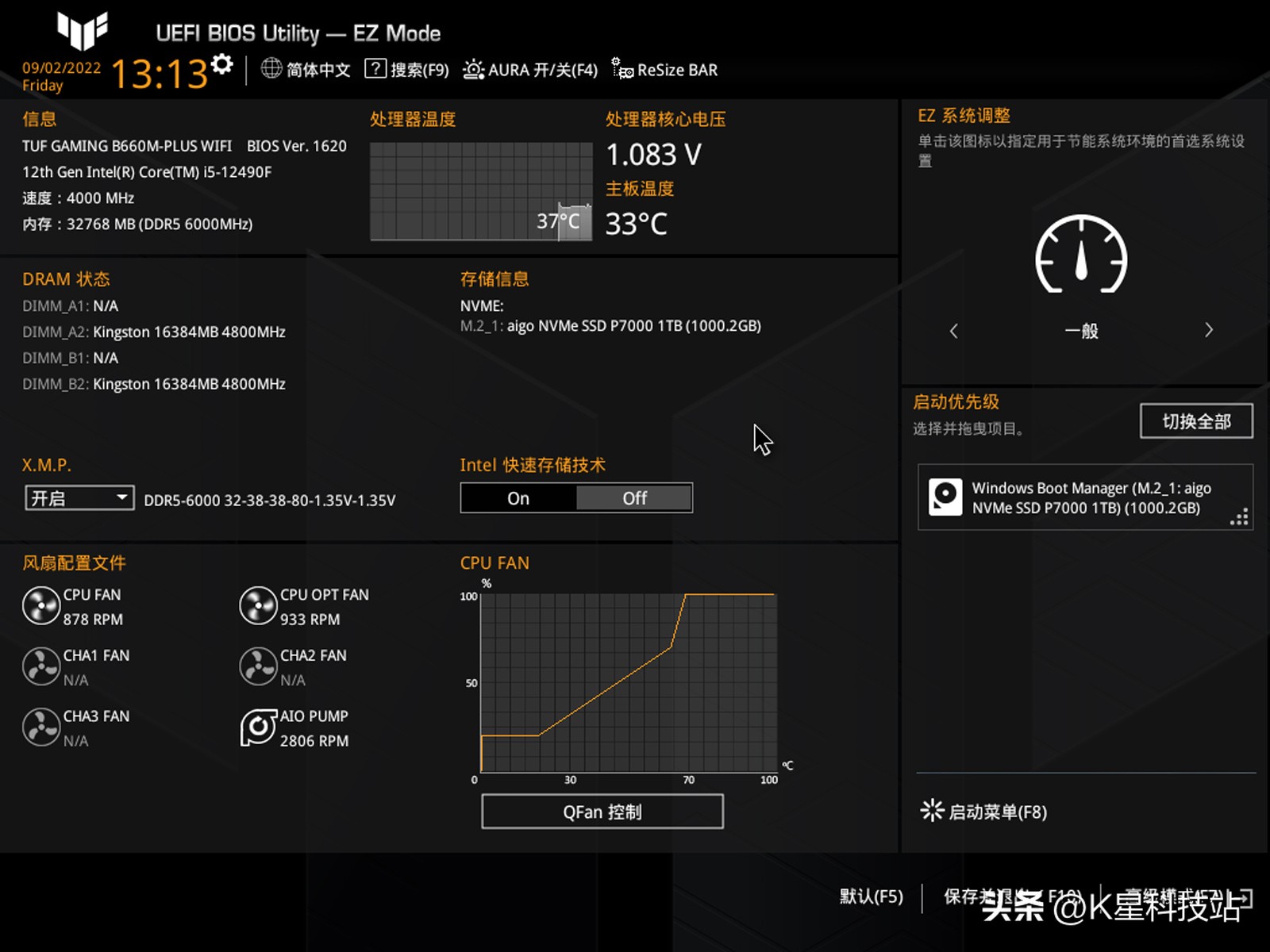Screen dimensions: 1270x952
Task: Click the 切换全部 boot priority button
Action: tap(1195, 421)
